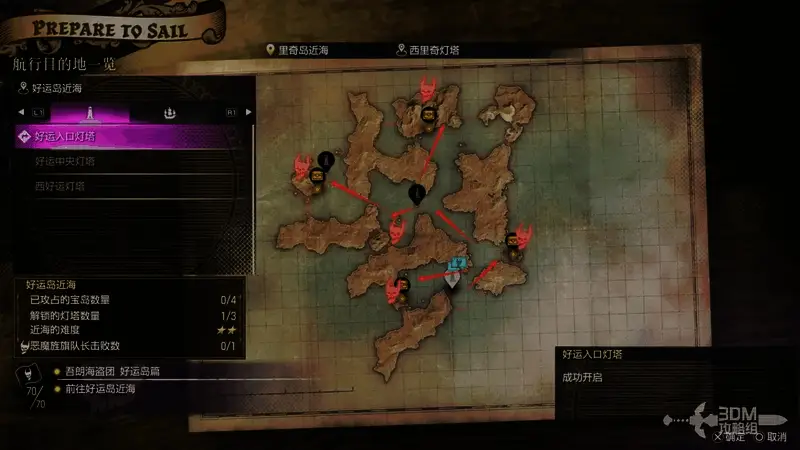This screenshot has height=450, width=800.
Task: Select the southern island treasure chest marker
Action: point(402,282)
